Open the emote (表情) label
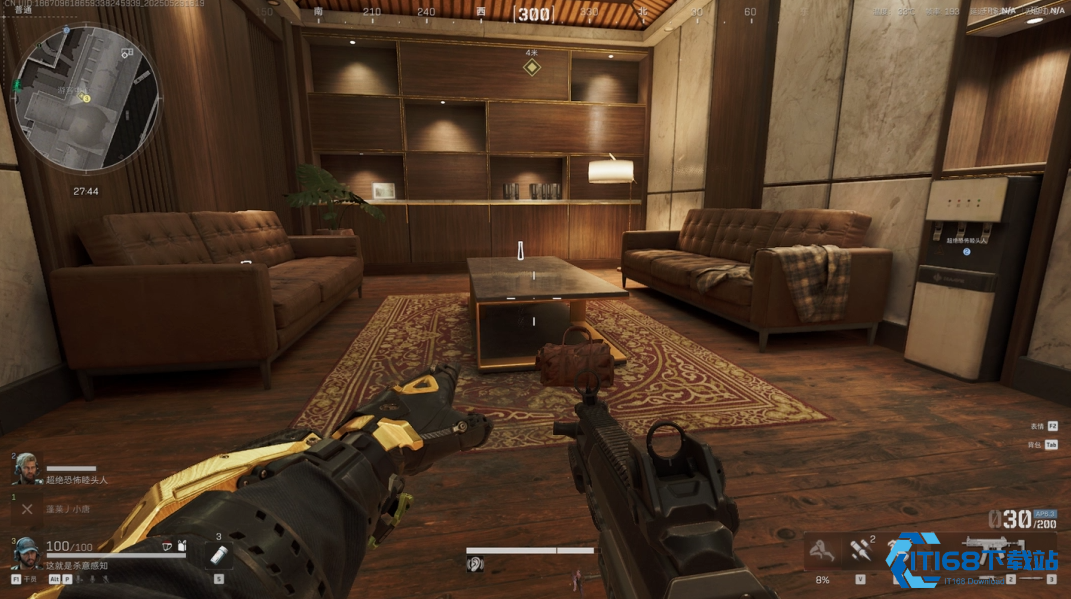1071x599 pixels. tap(1037, 426)
